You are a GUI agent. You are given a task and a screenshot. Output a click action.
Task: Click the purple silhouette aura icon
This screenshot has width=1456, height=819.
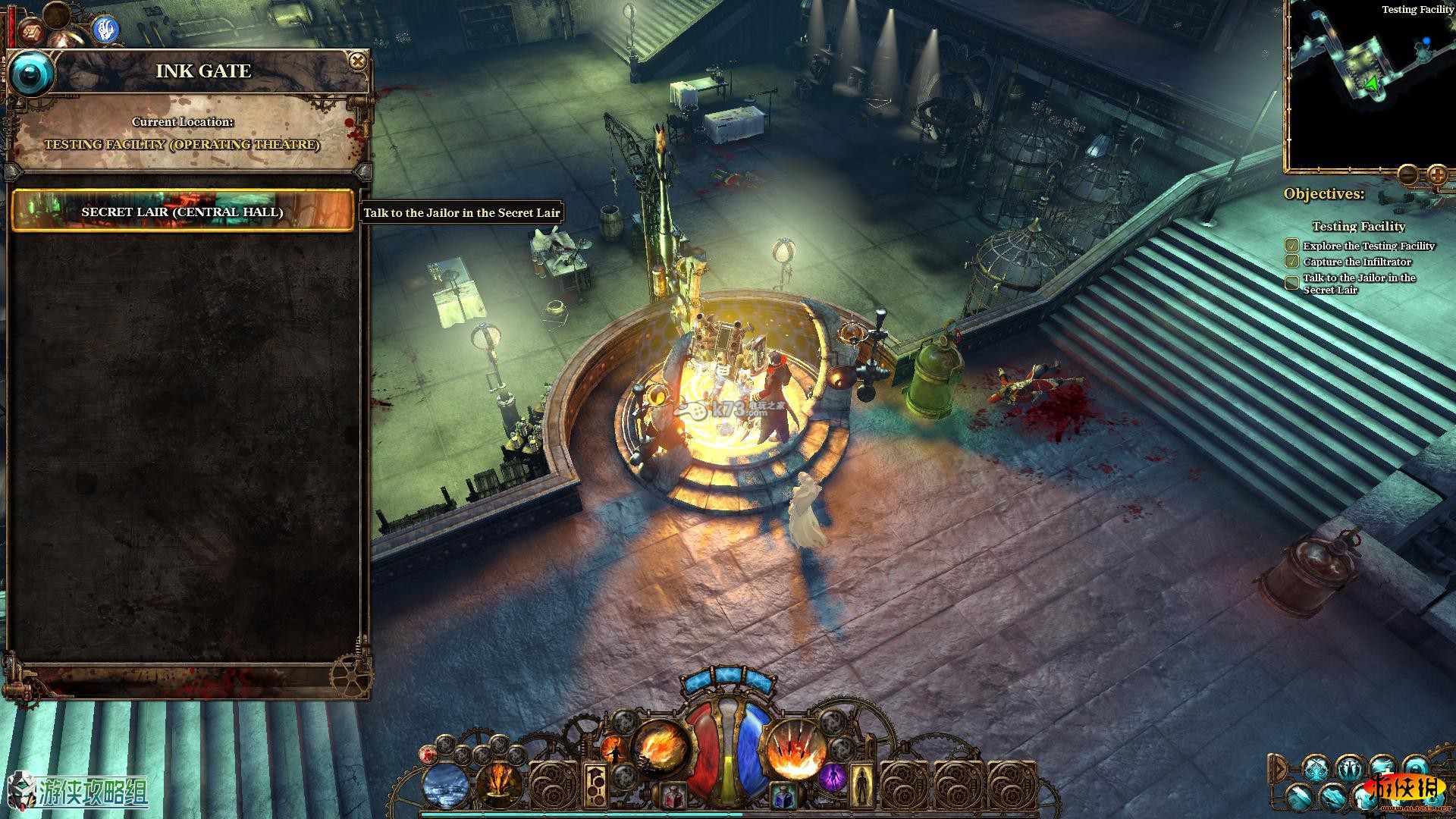click(832, 777)
